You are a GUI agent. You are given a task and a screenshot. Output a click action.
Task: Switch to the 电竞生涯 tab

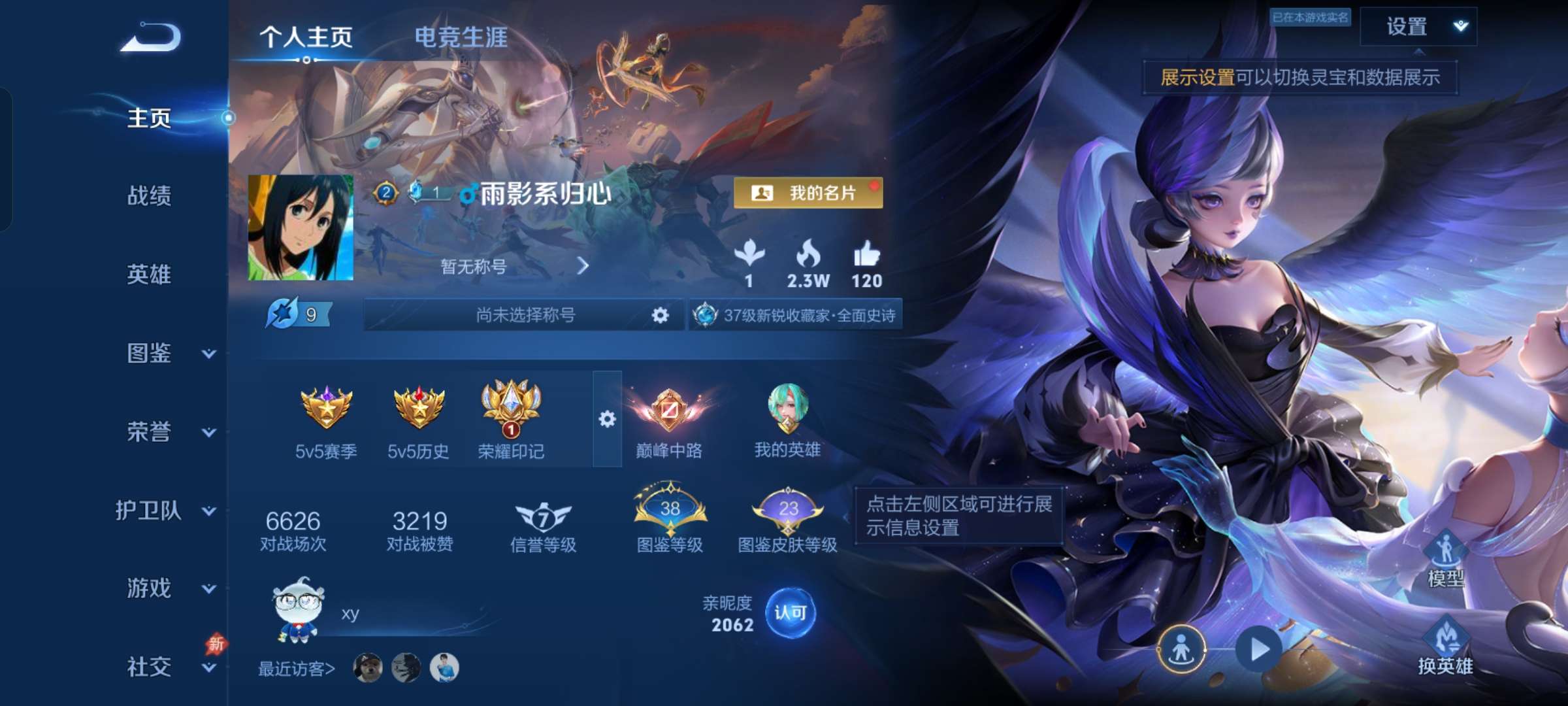461,39
